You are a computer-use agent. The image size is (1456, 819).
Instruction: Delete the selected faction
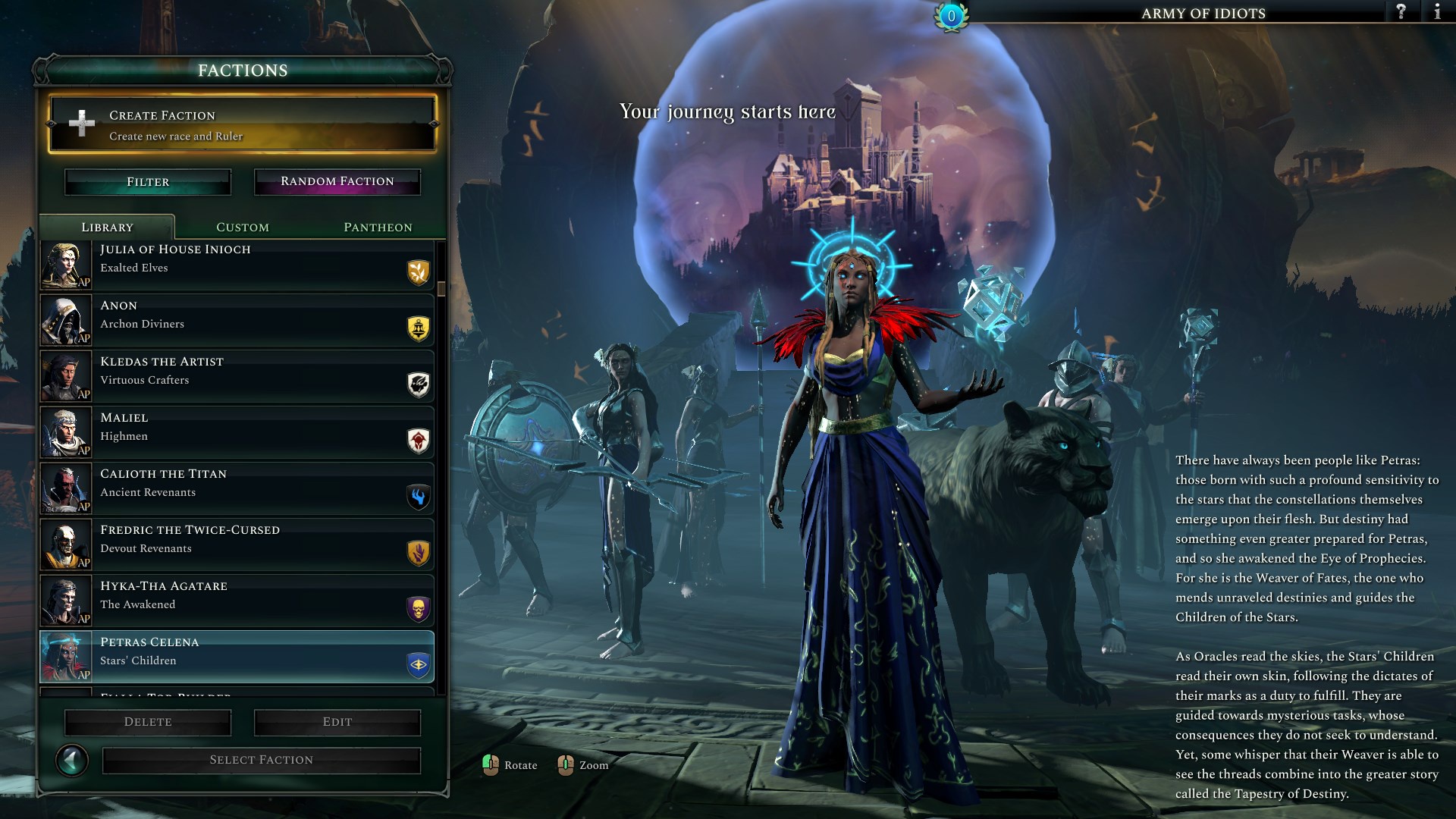148,722
